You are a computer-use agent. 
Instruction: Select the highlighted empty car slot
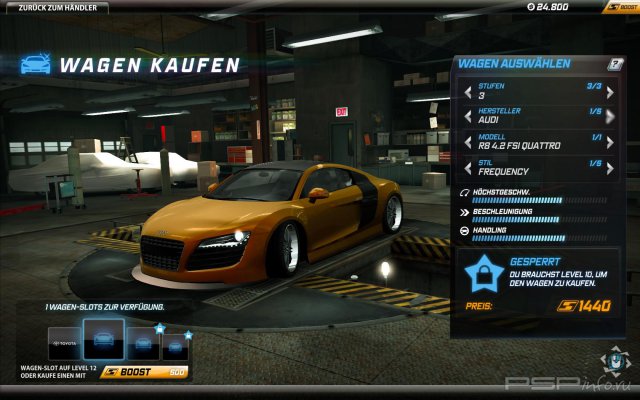point(103,338)
